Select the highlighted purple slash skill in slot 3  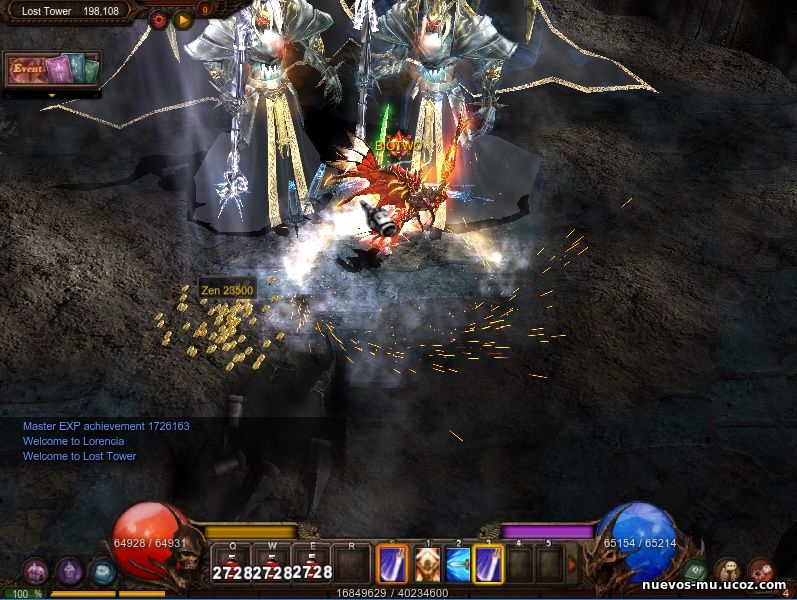tap(489, 565)
